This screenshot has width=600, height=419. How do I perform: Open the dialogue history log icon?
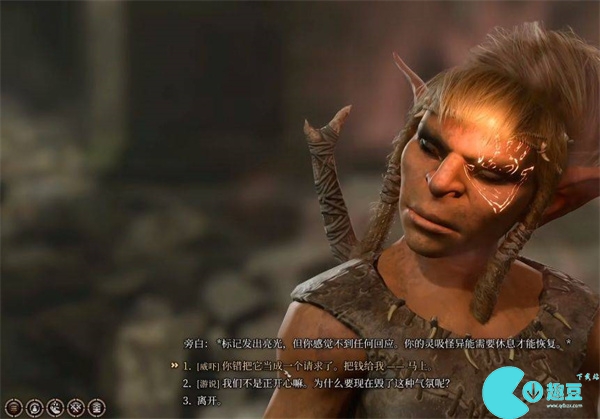14,407
